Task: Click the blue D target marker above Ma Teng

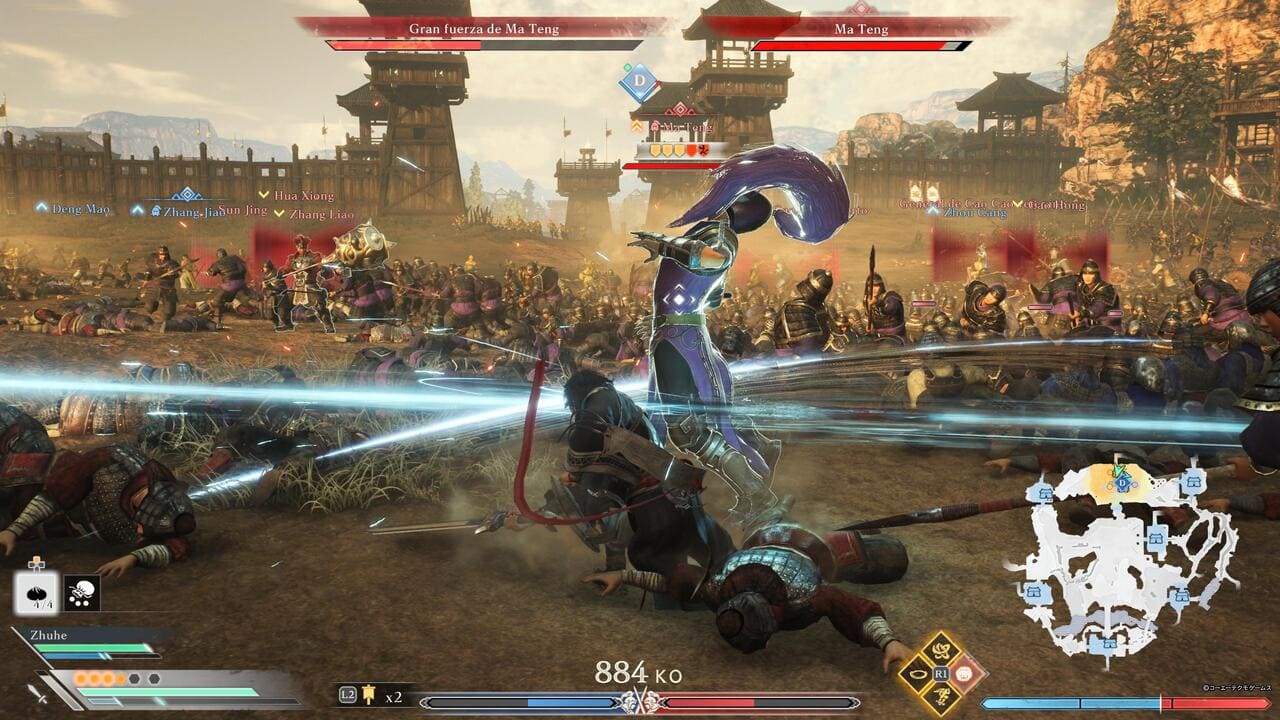Action: (638, 82)
